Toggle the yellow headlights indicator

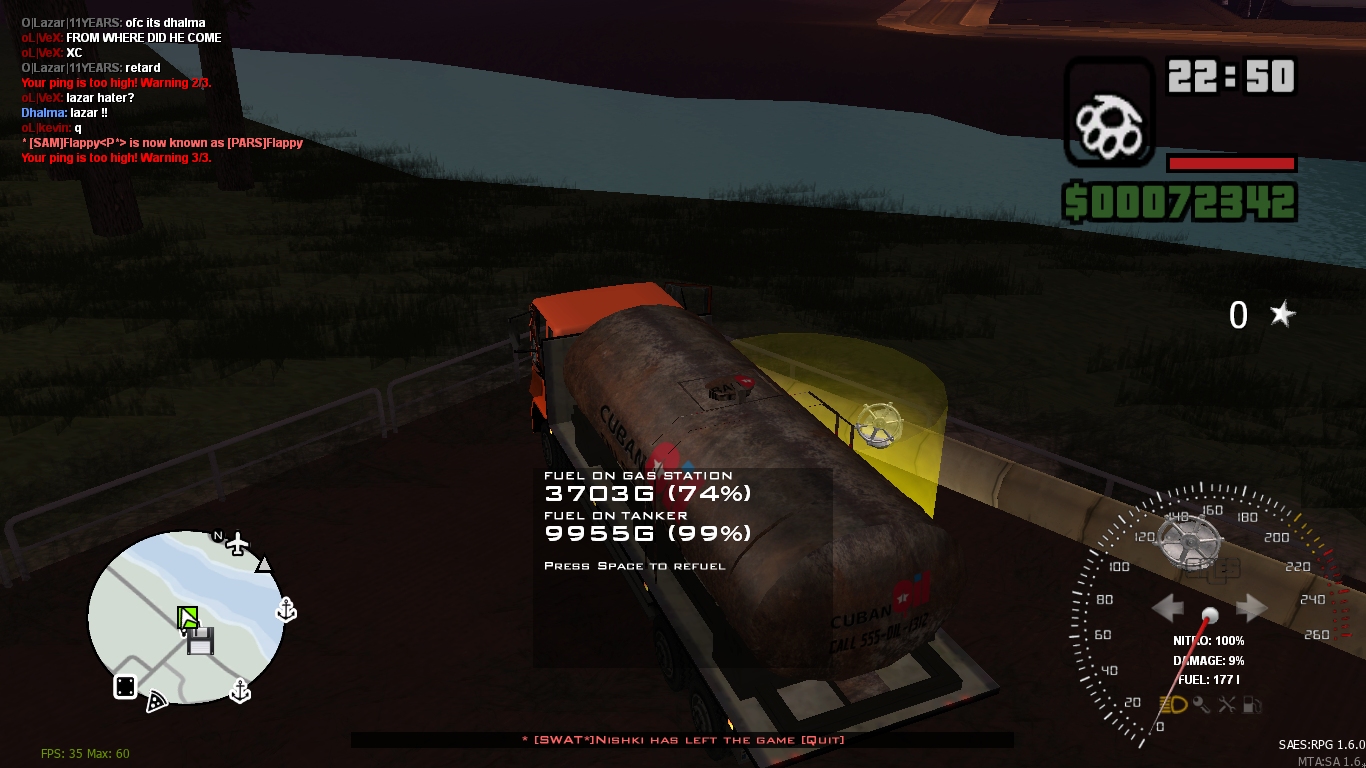pyautogui.click(x=1174, y=704)
